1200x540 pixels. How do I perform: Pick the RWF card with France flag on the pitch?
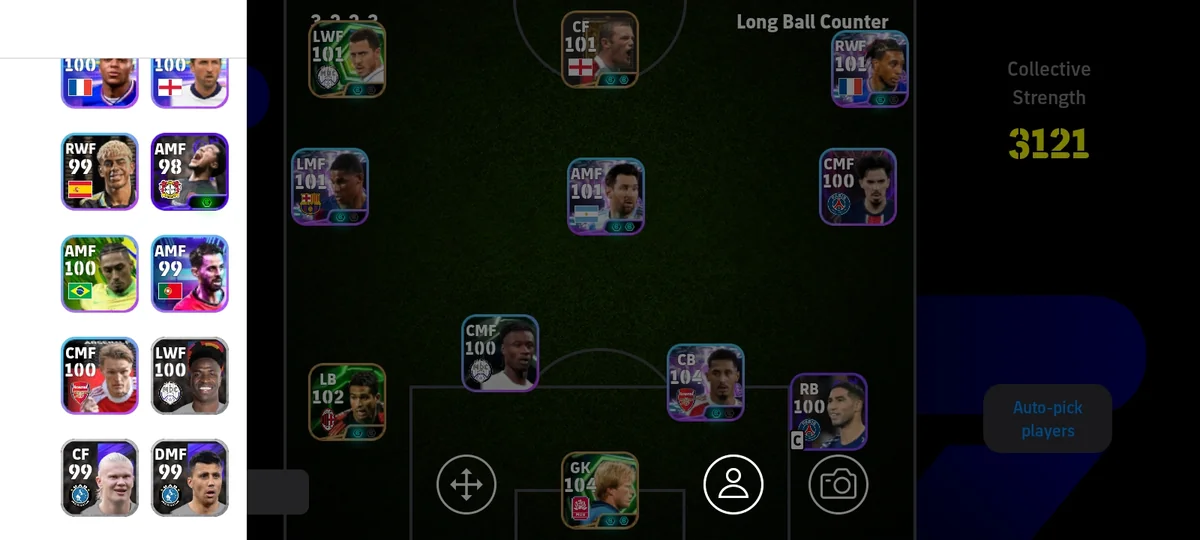pyautogui.click(x=870, y=68)
